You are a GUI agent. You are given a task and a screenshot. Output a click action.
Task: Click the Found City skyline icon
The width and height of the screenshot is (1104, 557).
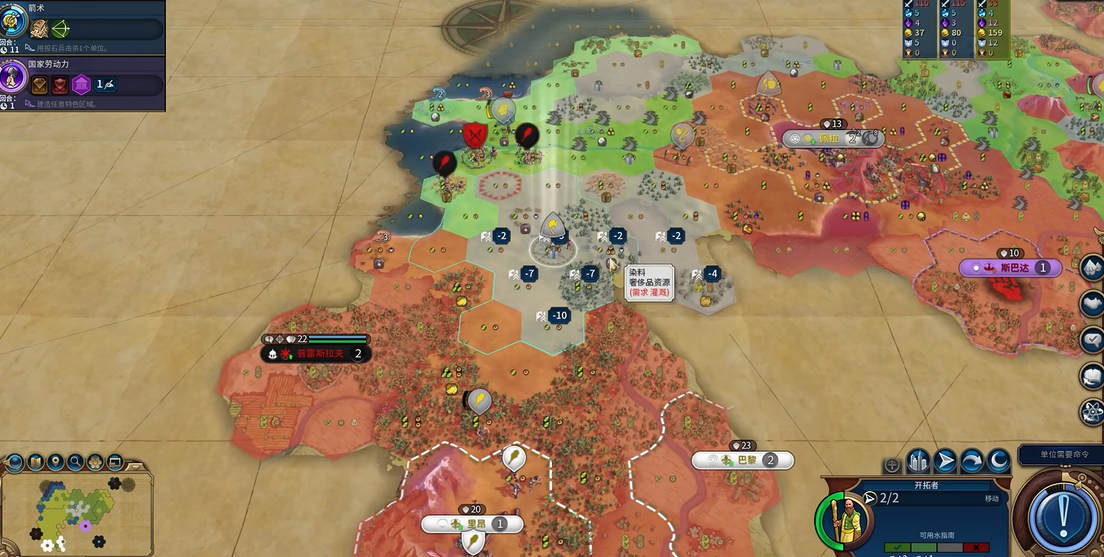918,461
